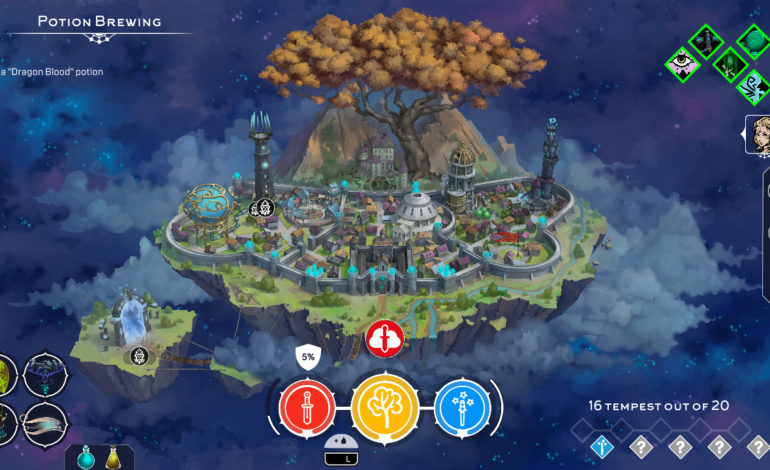Choose the storm cloud lightning ingredient
The width and height of the screenshot is (770, 470).
coord(44,376)
